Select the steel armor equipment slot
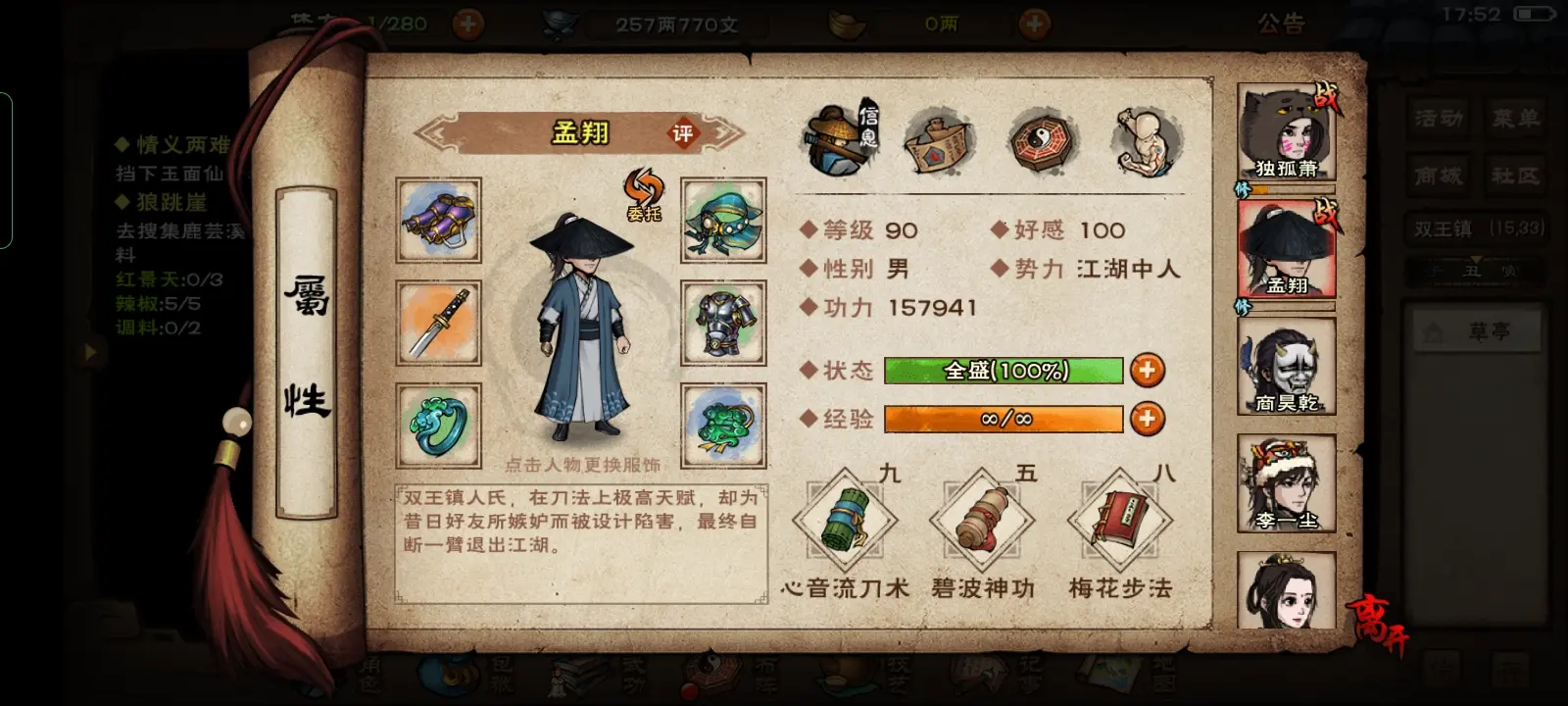 click(723, 323)
